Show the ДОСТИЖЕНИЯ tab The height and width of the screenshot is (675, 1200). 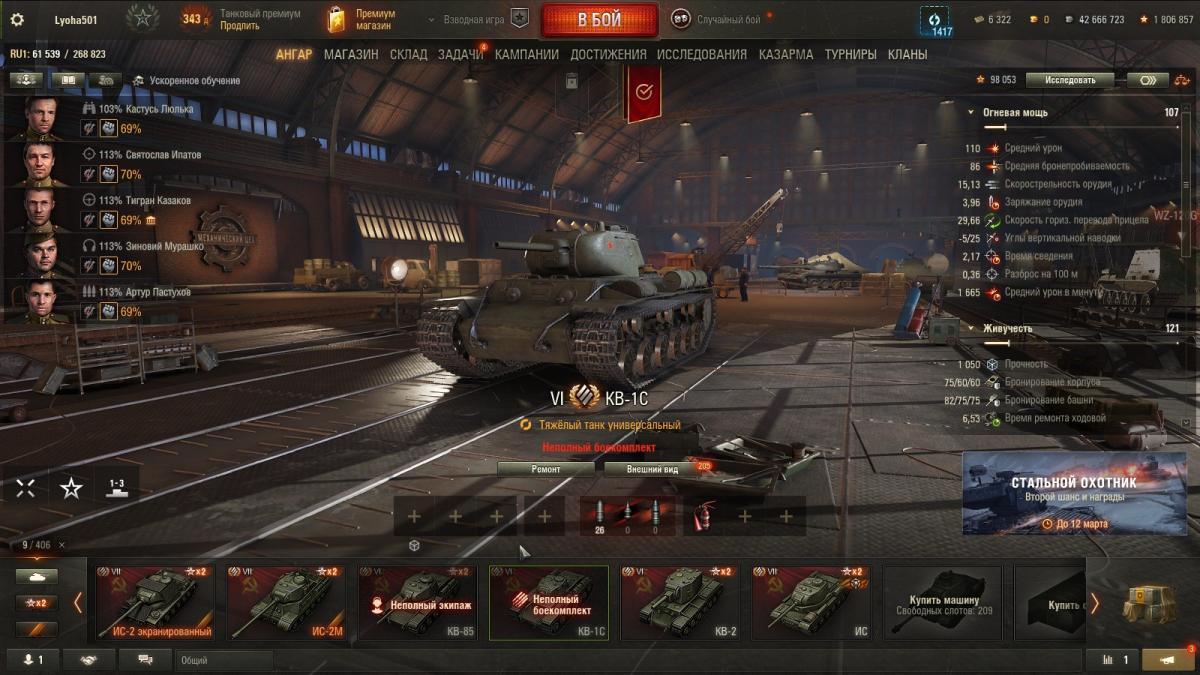tap(608, 55)
